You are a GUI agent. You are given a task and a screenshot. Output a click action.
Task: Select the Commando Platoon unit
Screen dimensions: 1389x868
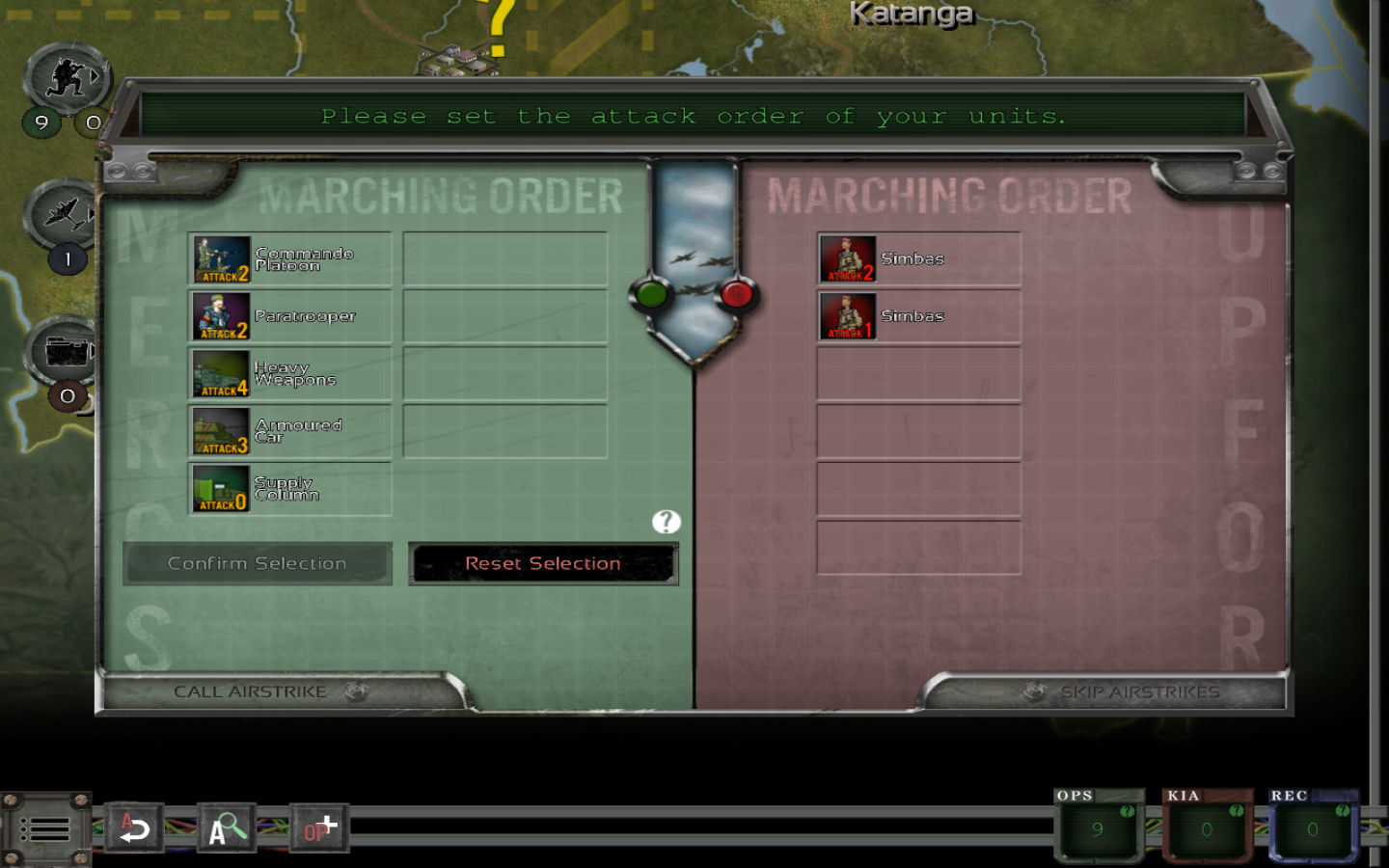coord(289,259)
